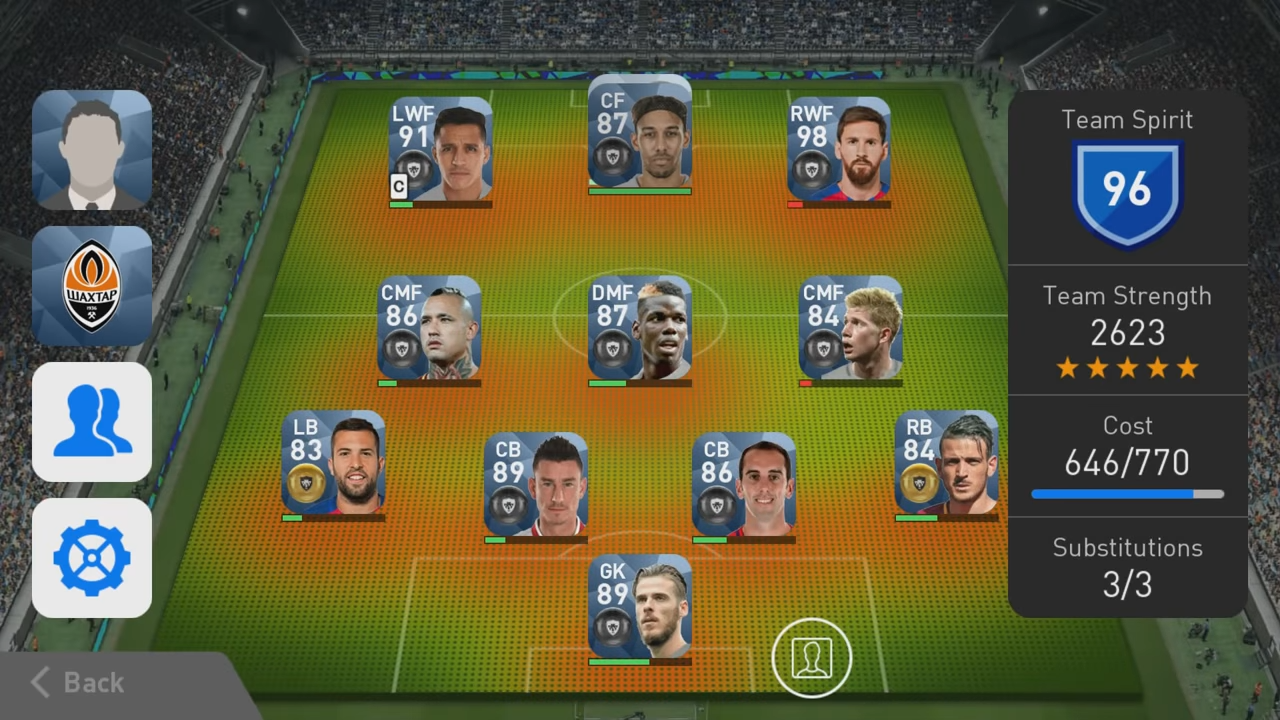Open the manager profile icon
This screenshot has height=720, width=1280.
tap(91, 148)
